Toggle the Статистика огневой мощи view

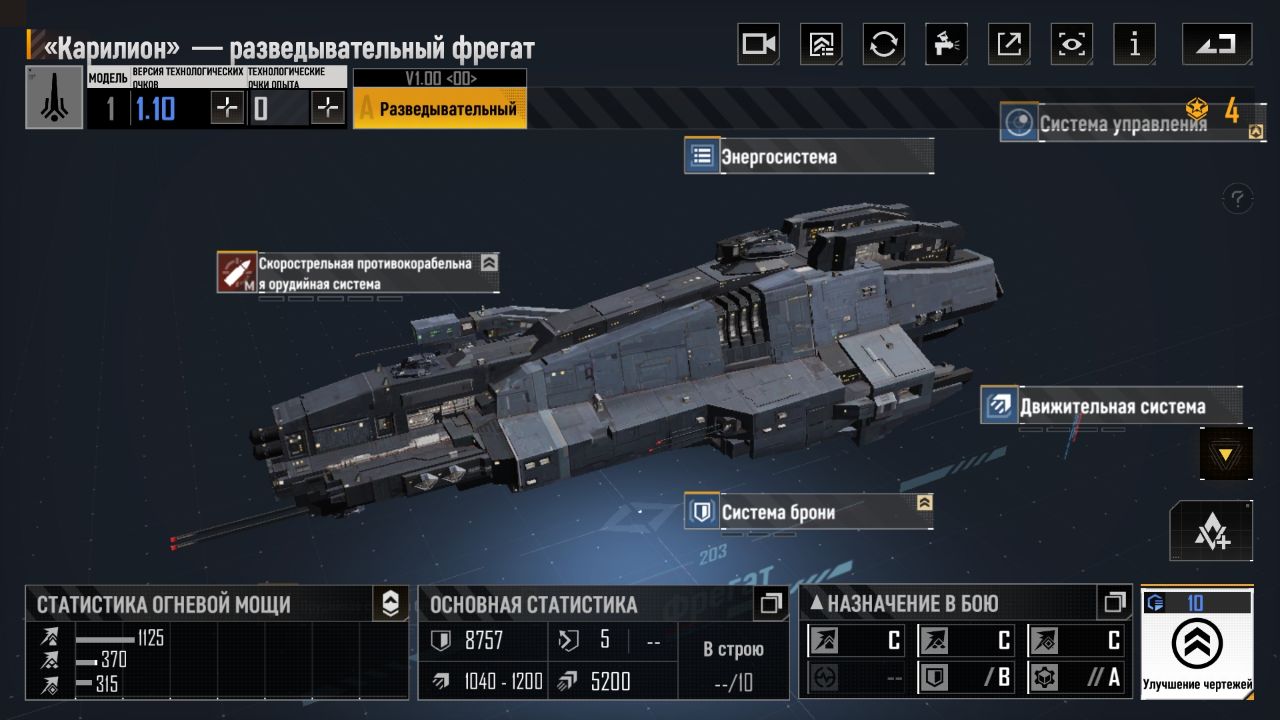tap(390, 603)
